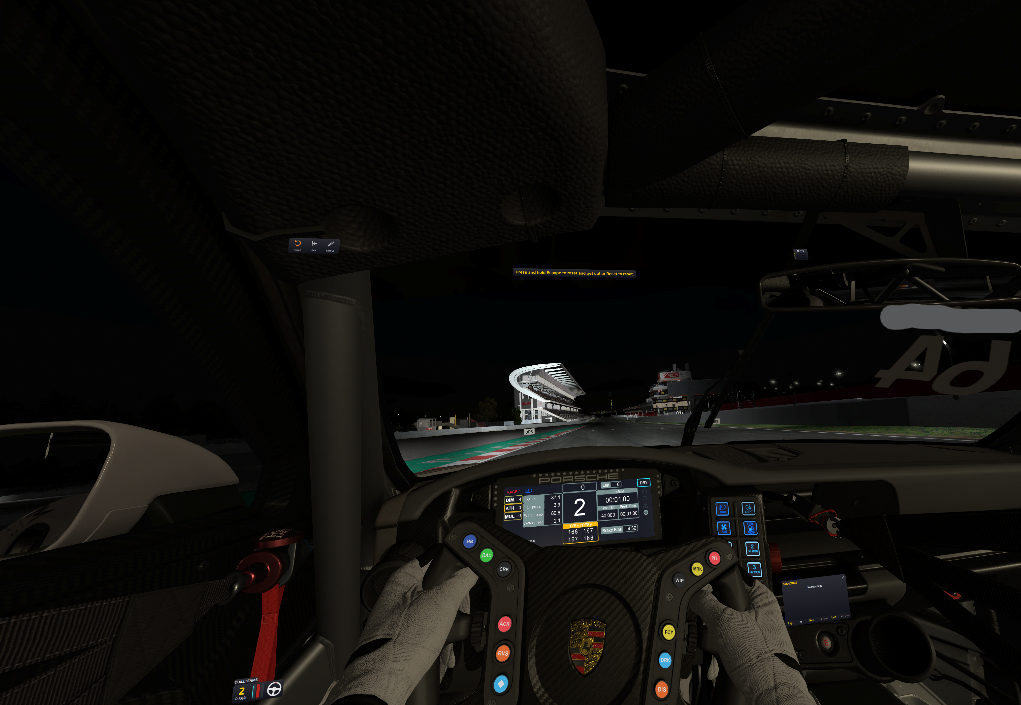1021x705 pixels.
Task: Click the orange circular-arrow icon
Action: pyautogui.click(x=297, y=244)
